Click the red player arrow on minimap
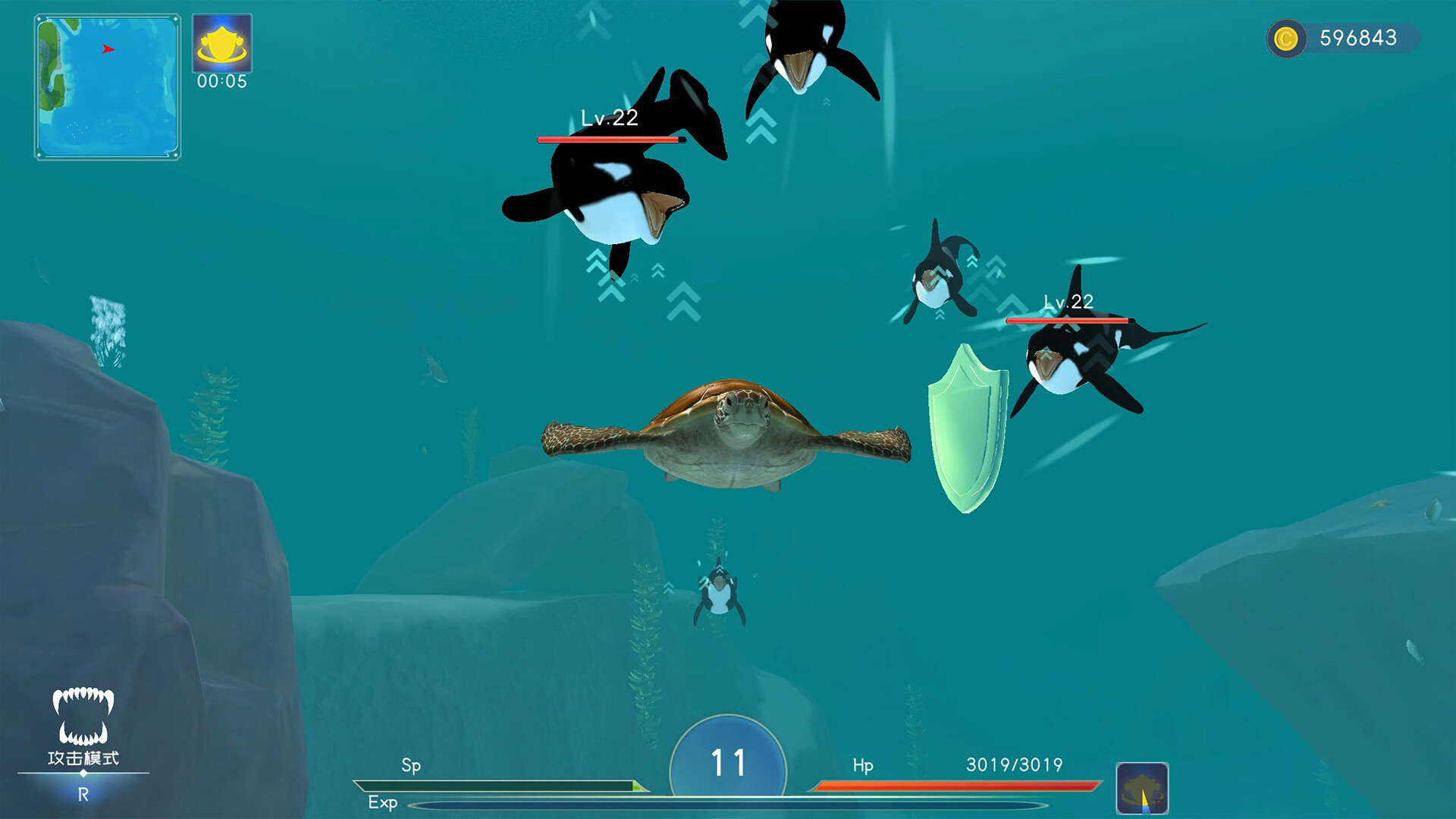This screenshot has height=819, width=1456. click(107, 47)
